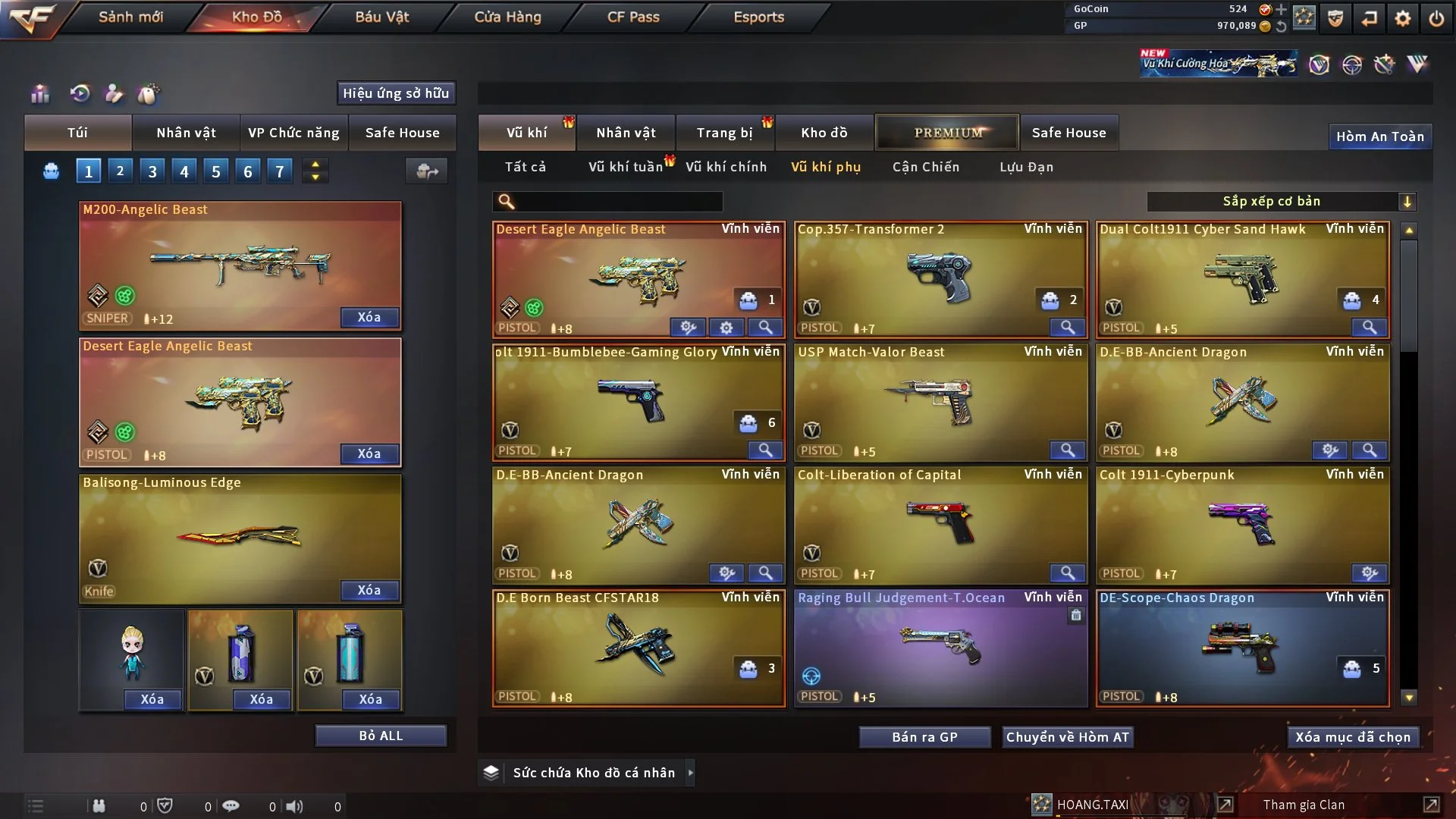Viewport: 1456px width, 819px height.
Task: Remove M200-Angelic Beast with its Xóa button
Action: [369, 317]
